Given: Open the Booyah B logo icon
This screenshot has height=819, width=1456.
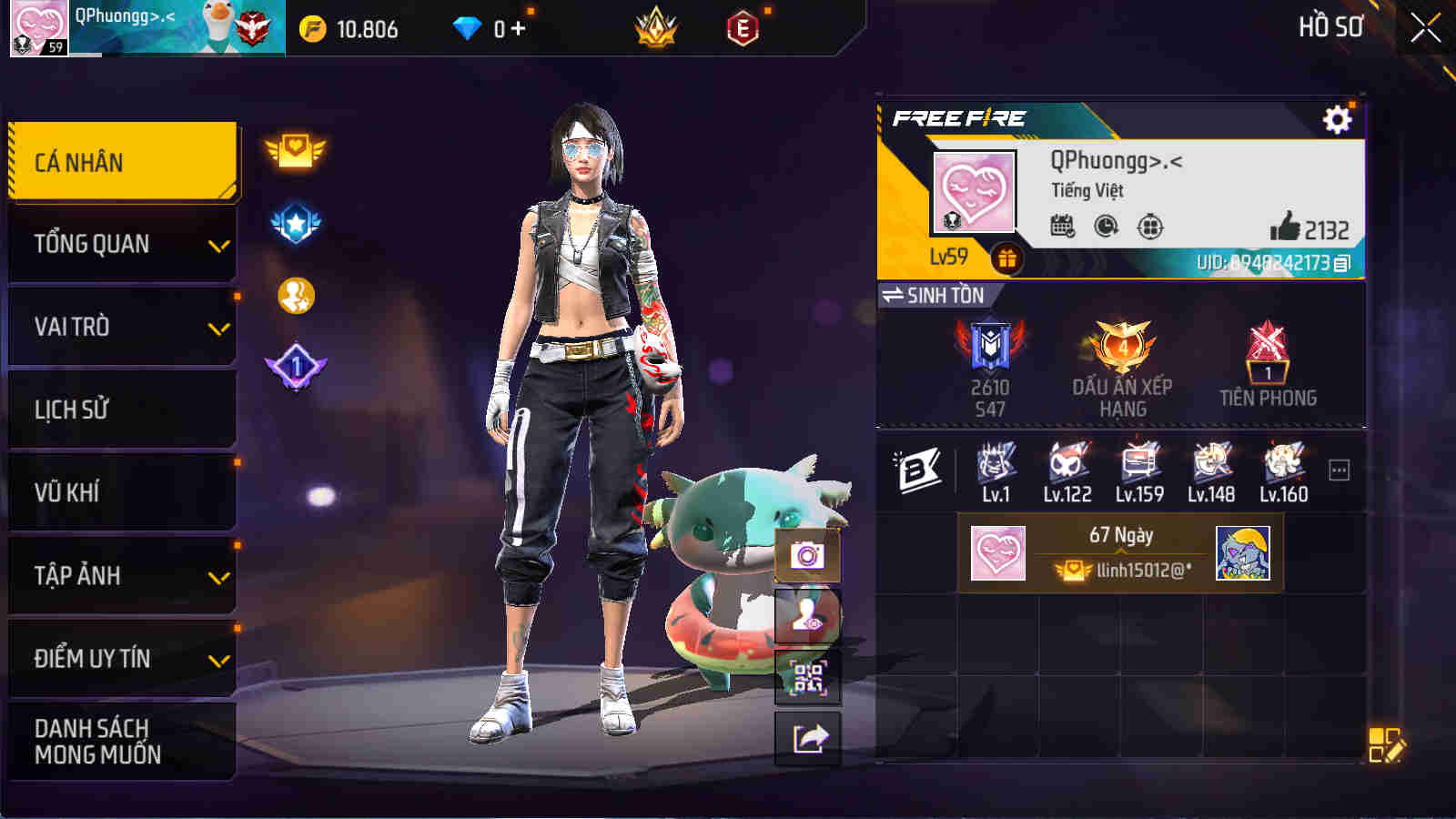Looking at the screenshot, I should 919,470.
